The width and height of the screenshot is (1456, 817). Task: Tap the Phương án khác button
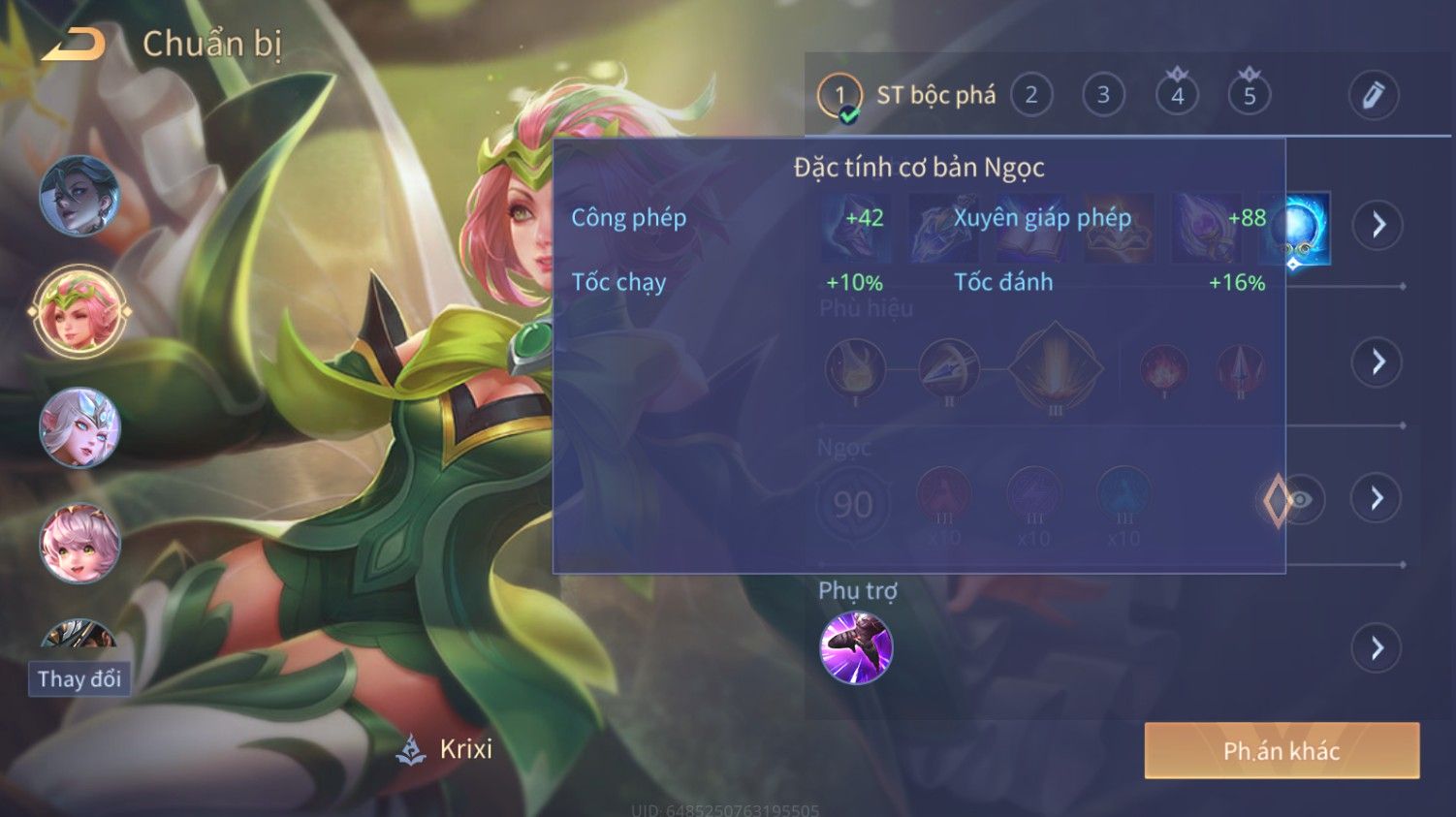point(1282,751)
